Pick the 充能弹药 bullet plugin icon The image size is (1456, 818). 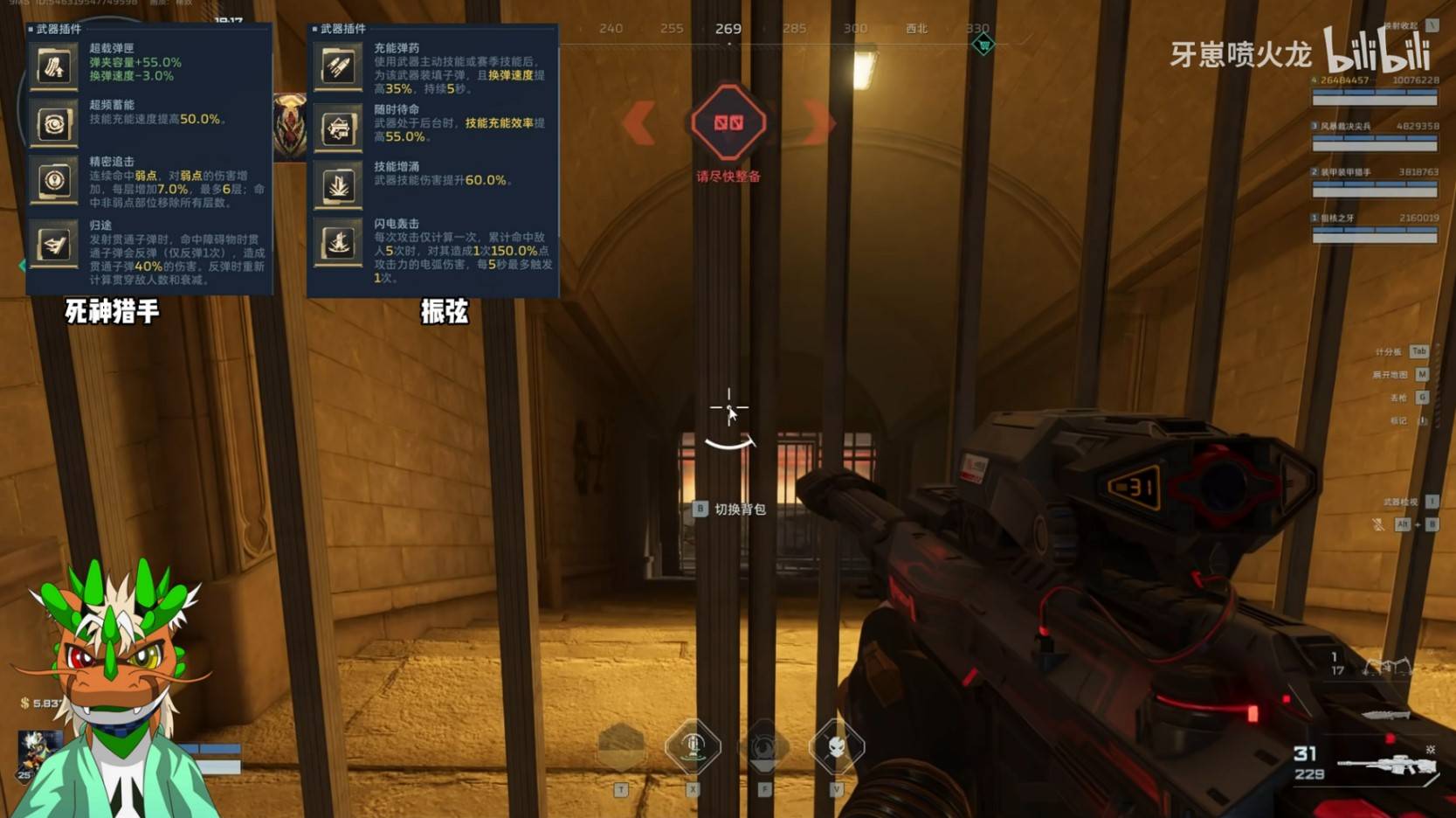[338, 66]
